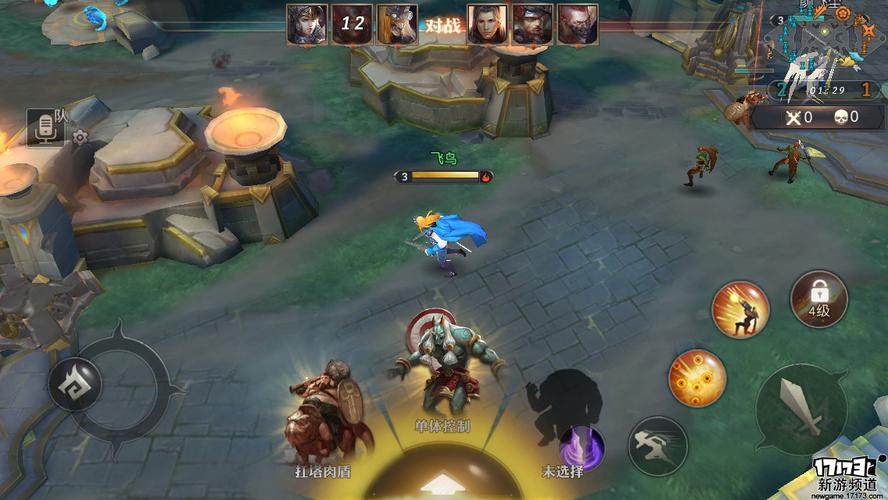Screen dimensions: 888x500
Task: Trigger the sprint dash skill
Action: (657, 444)
